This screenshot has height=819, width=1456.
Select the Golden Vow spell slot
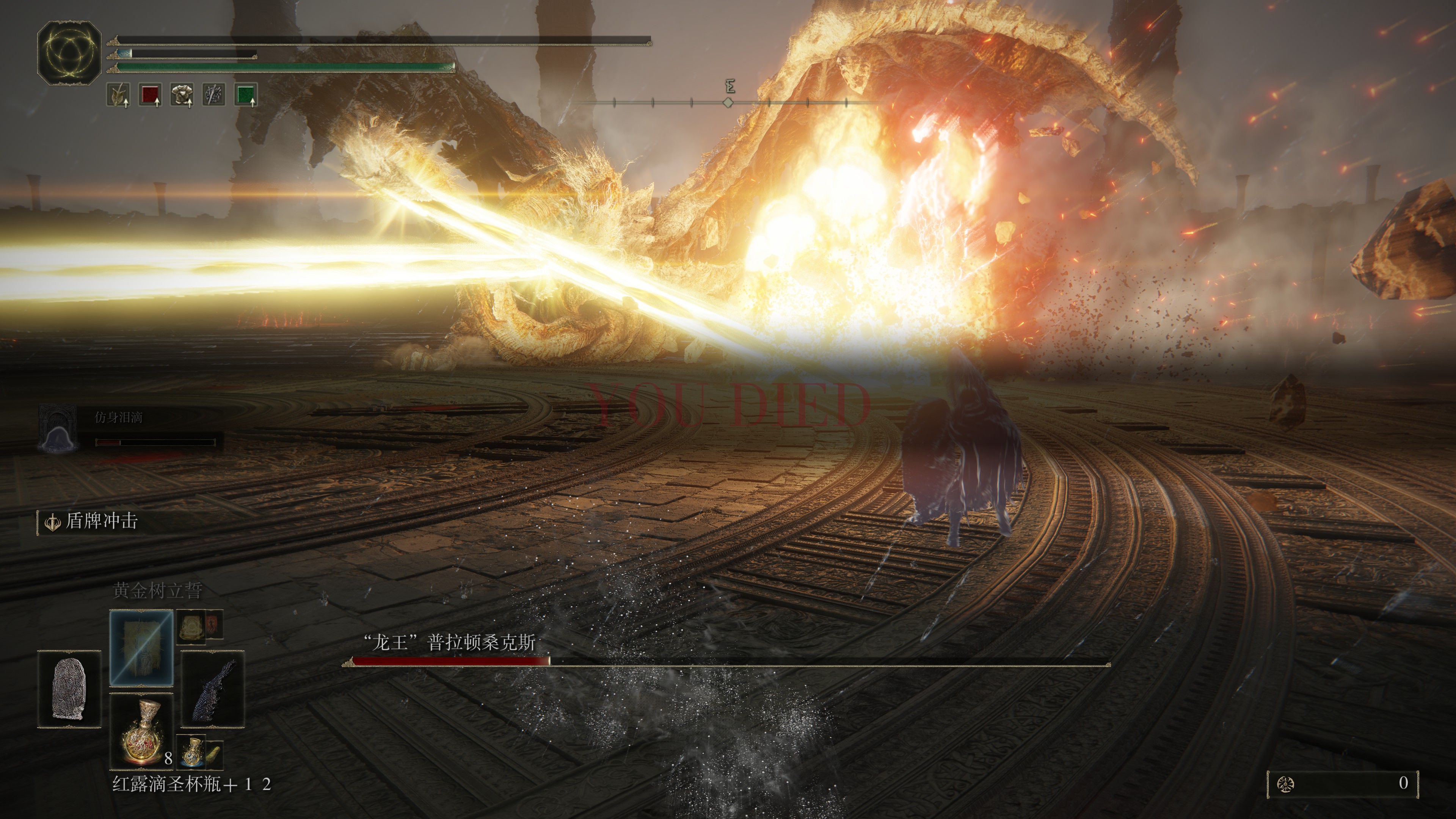141,647
